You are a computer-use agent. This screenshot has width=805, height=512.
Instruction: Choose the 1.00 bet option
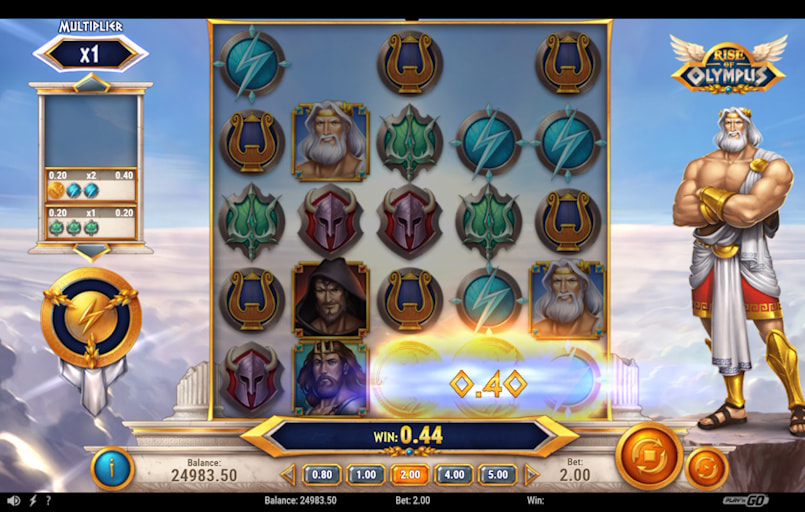365,475
